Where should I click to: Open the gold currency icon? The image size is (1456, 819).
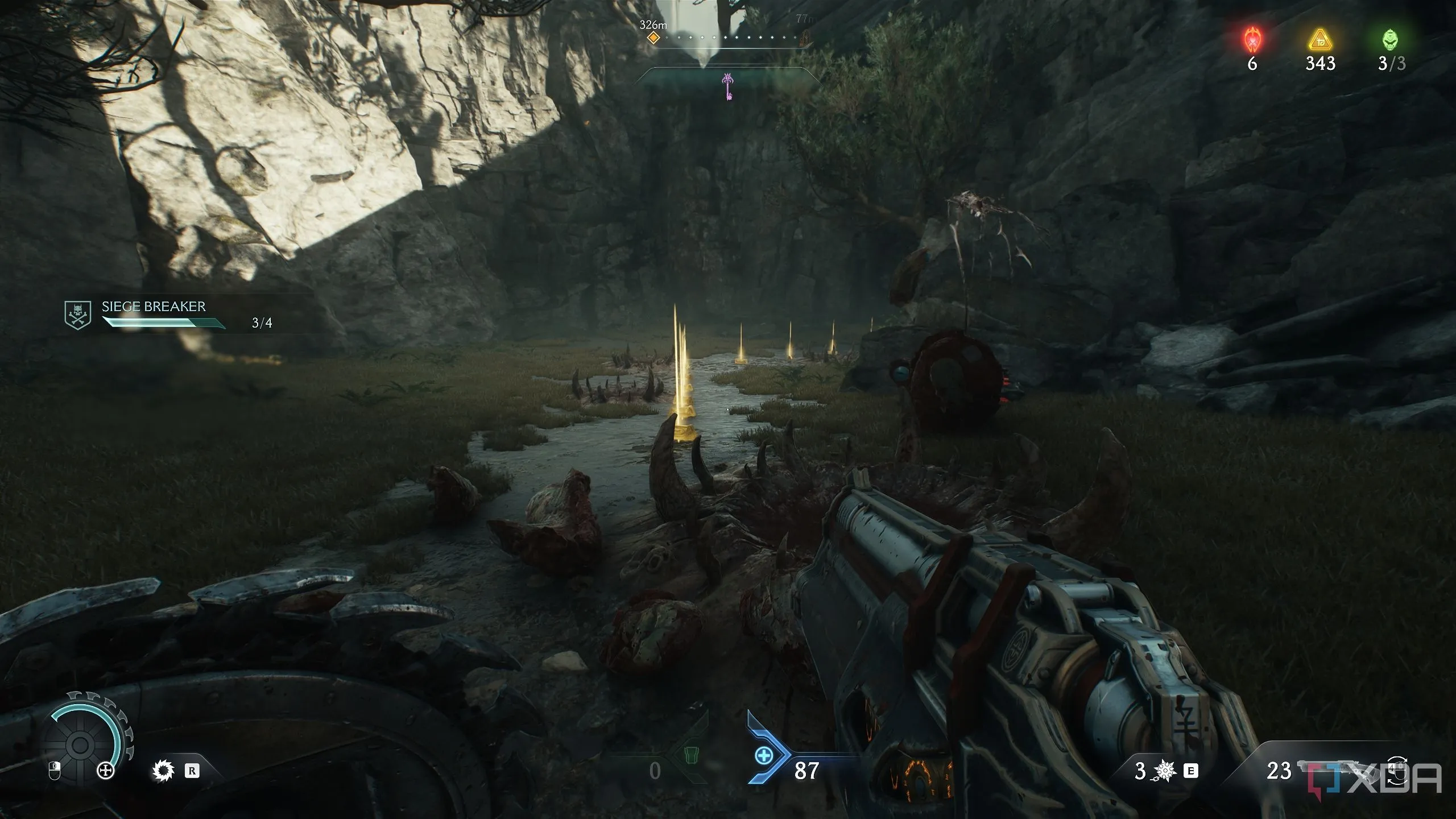pyautogui.click(x=1320, y=40)
